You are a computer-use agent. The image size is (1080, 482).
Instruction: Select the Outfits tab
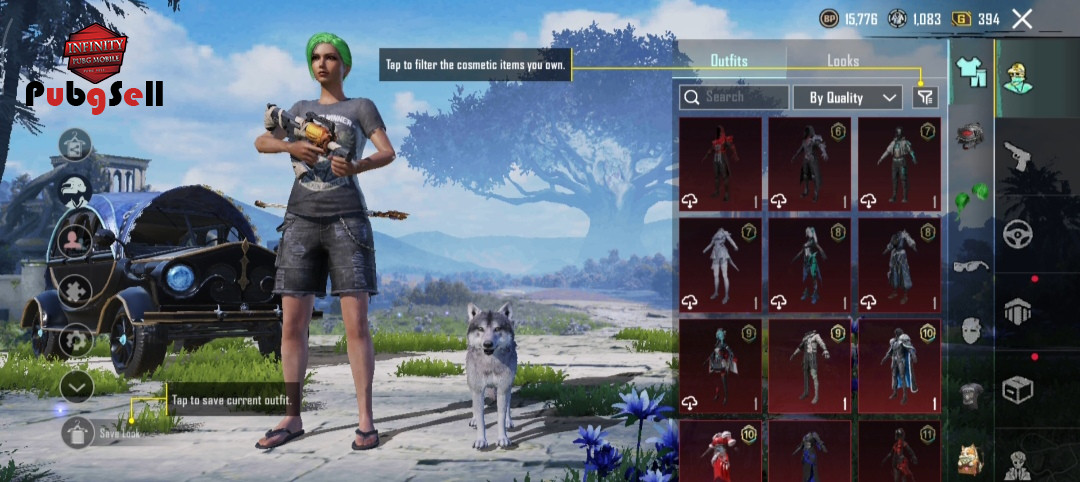[728, 61]
